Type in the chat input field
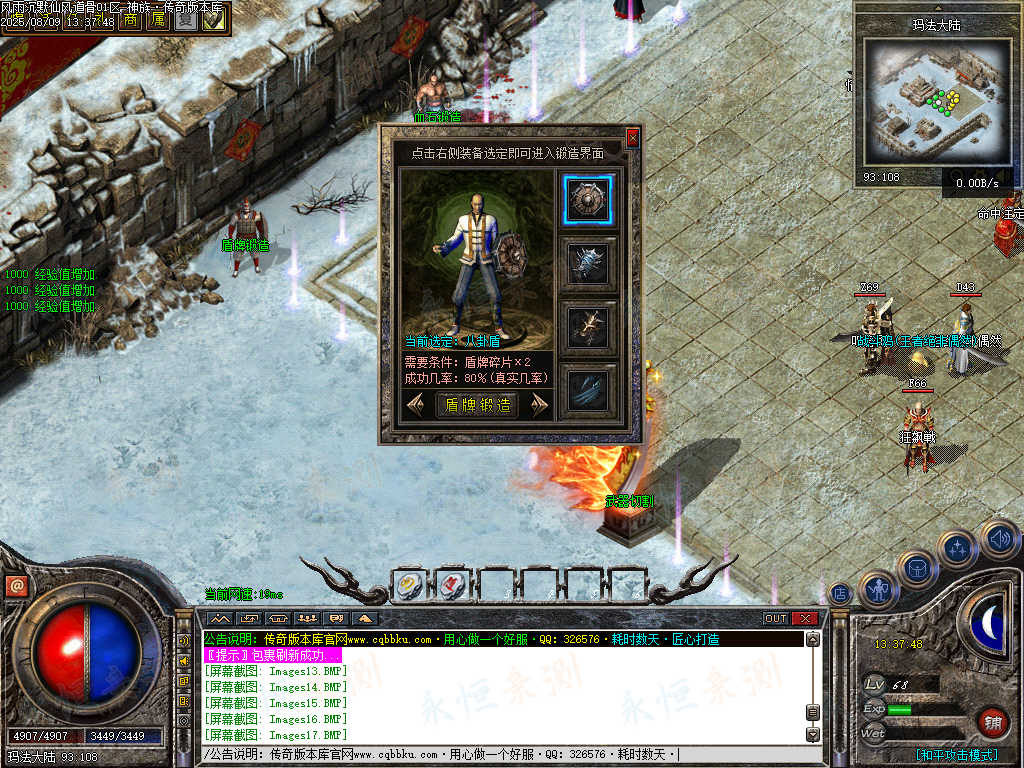Viewport: 1024px width, 768px height. pos(500,754)
